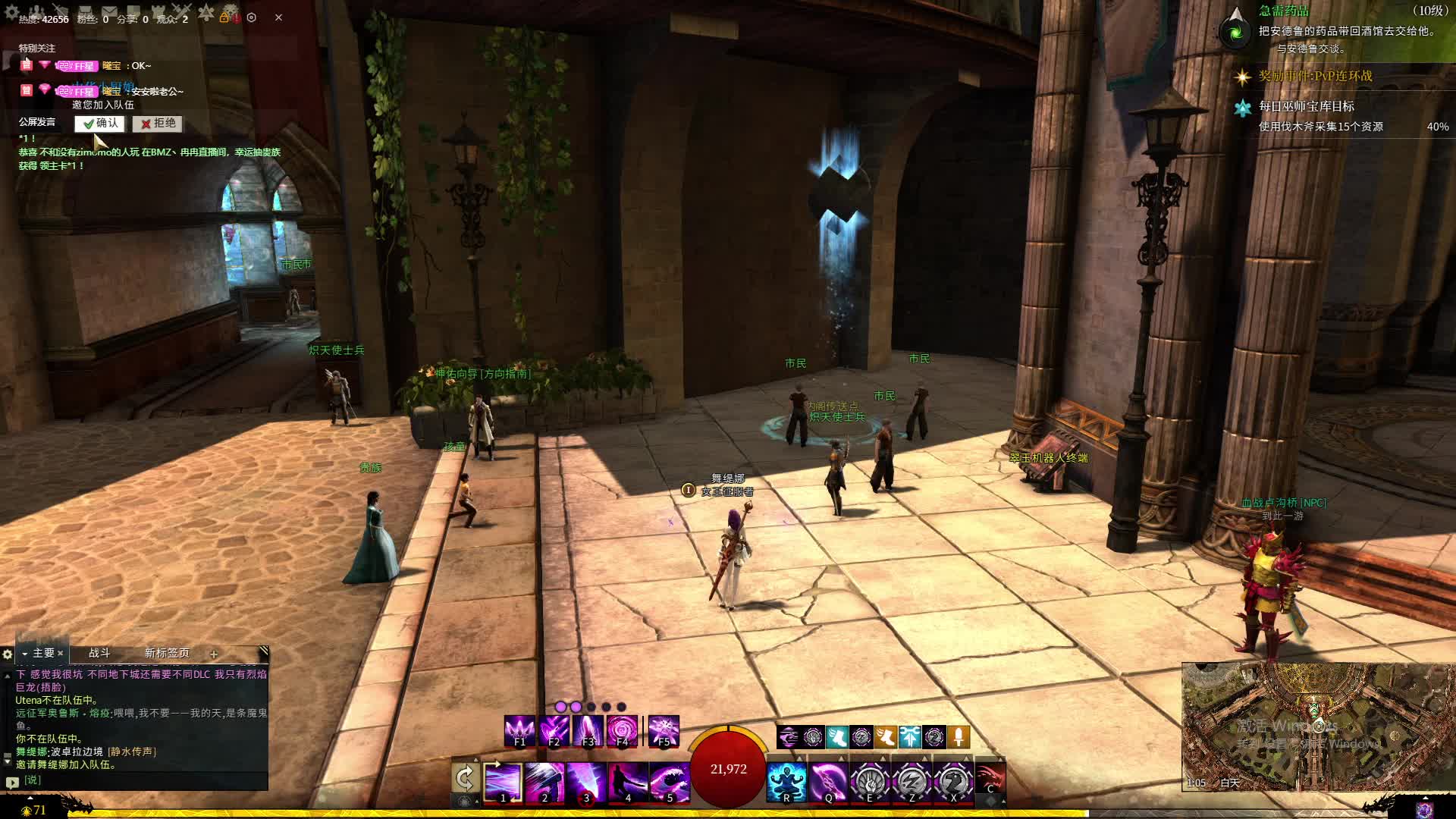Open the stream overlay hexagon settings icon
1456x819 pixels.
252,17
